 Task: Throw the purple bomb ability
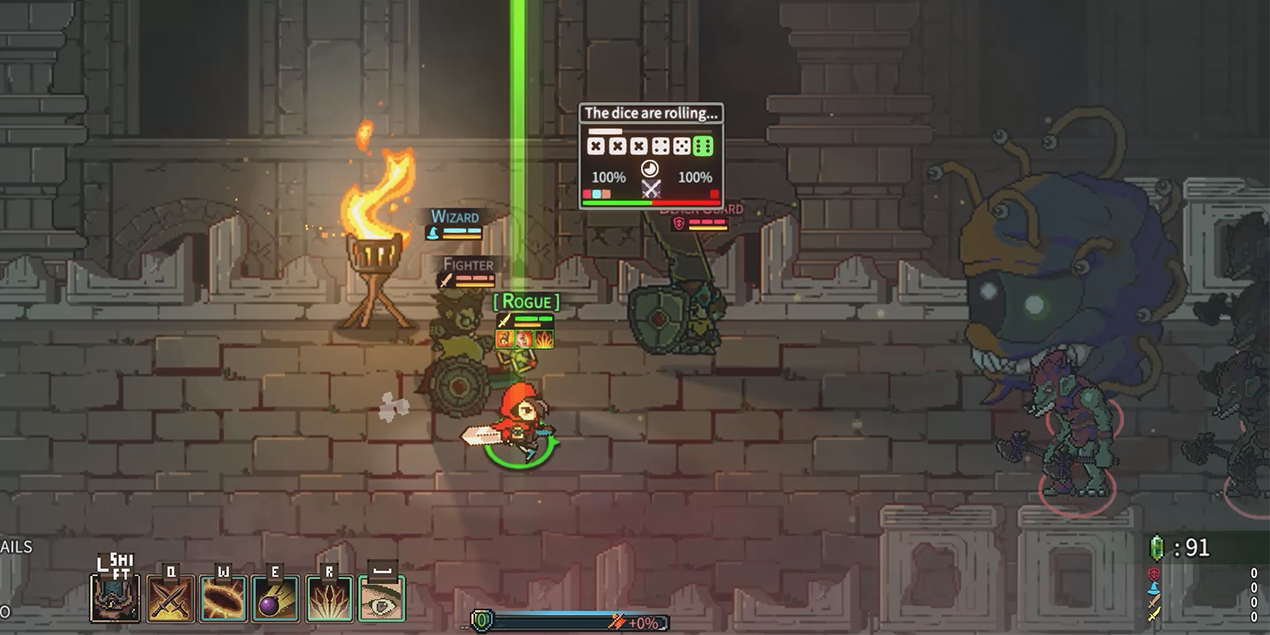275,597
